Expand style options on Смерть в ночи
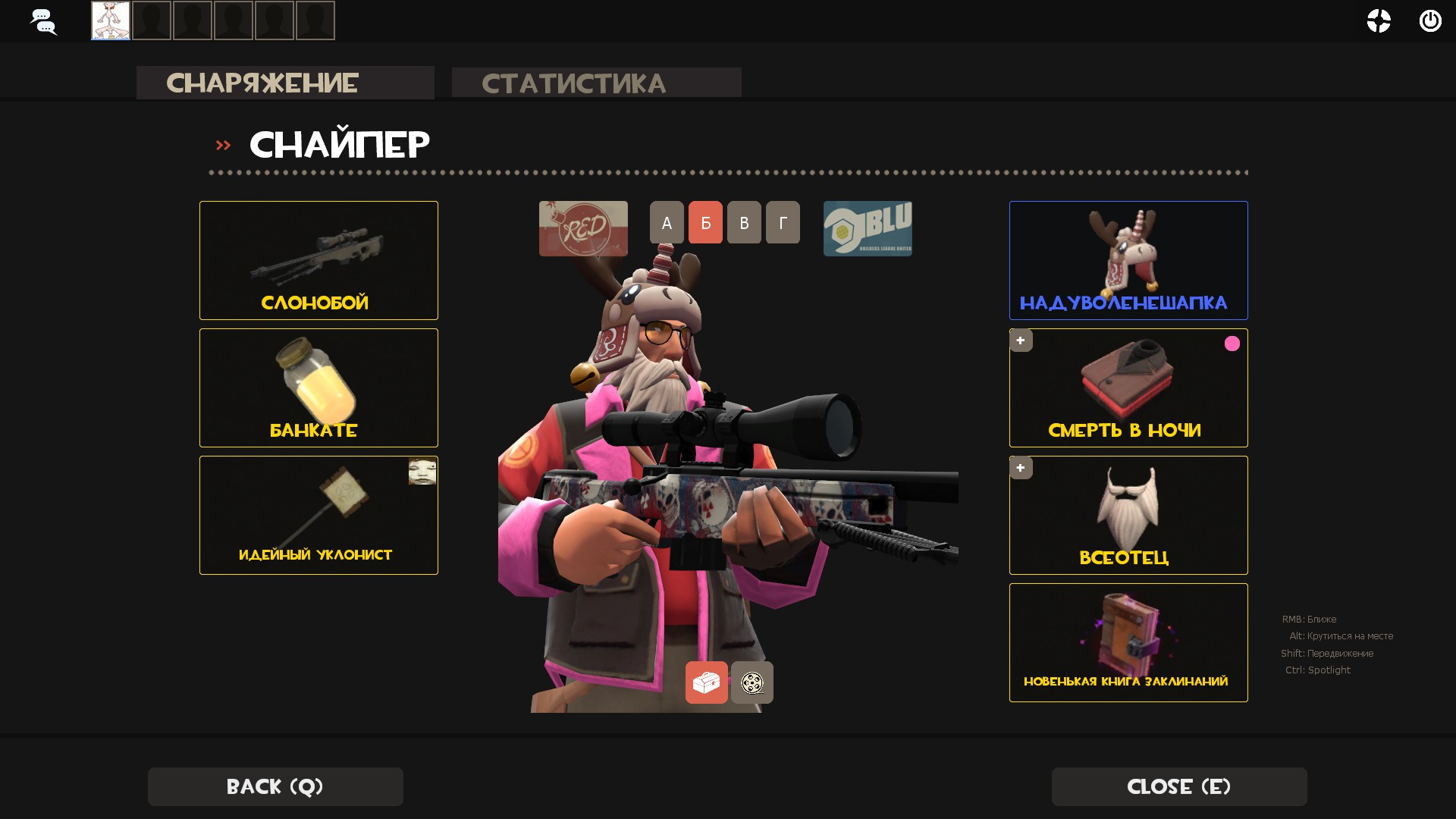 1021,340
